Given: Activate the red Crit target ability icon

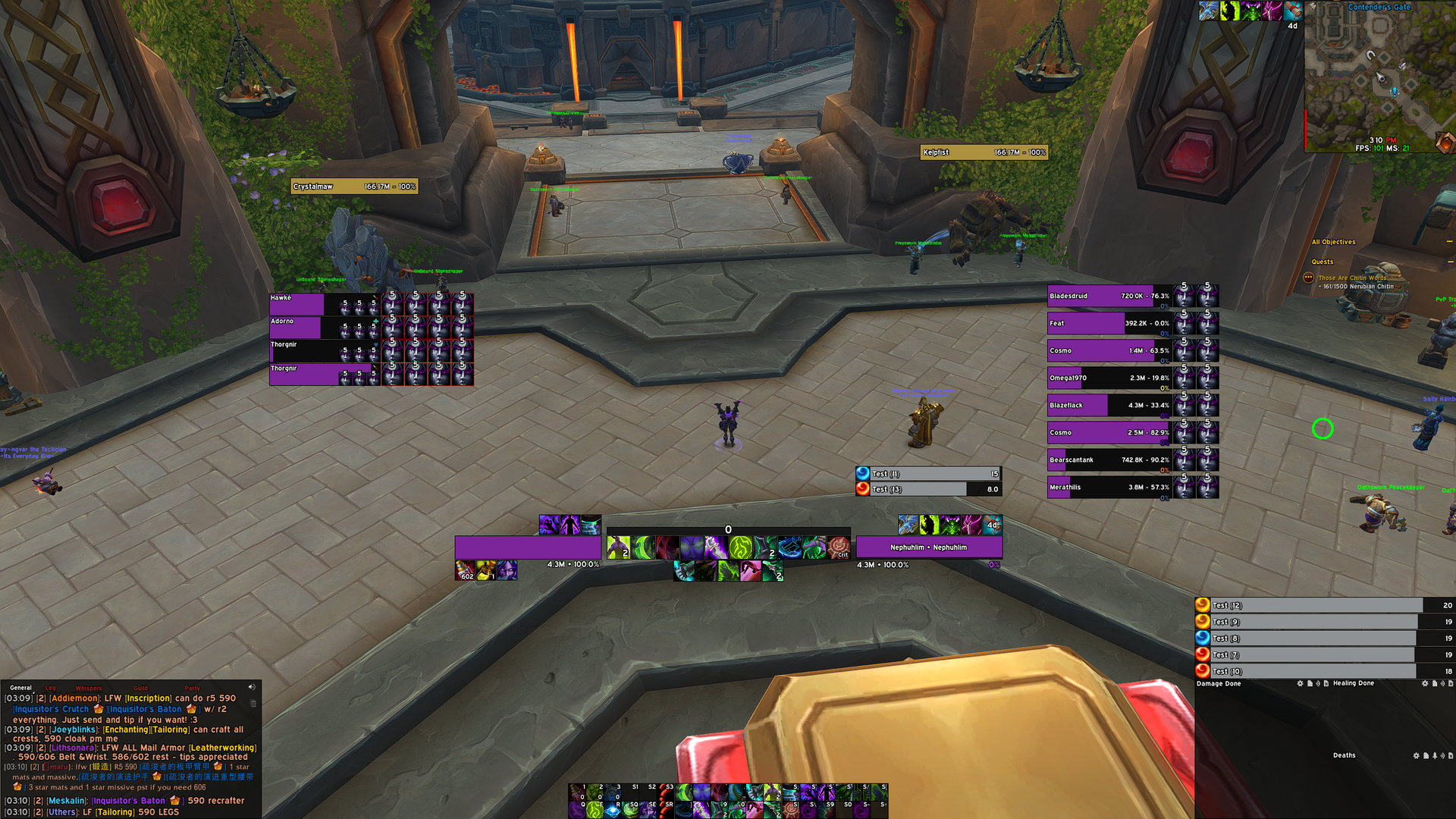Looking at the screenshot, I should coord(838,547).
